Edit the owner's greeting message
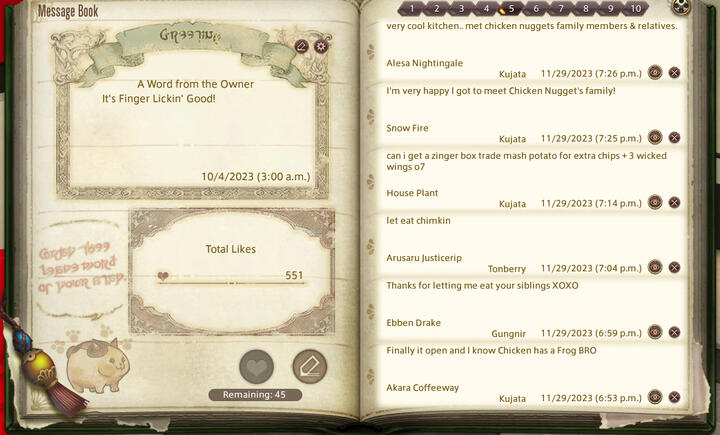The height and width of the screenshot is (435, 720). (x=302, y=46)
